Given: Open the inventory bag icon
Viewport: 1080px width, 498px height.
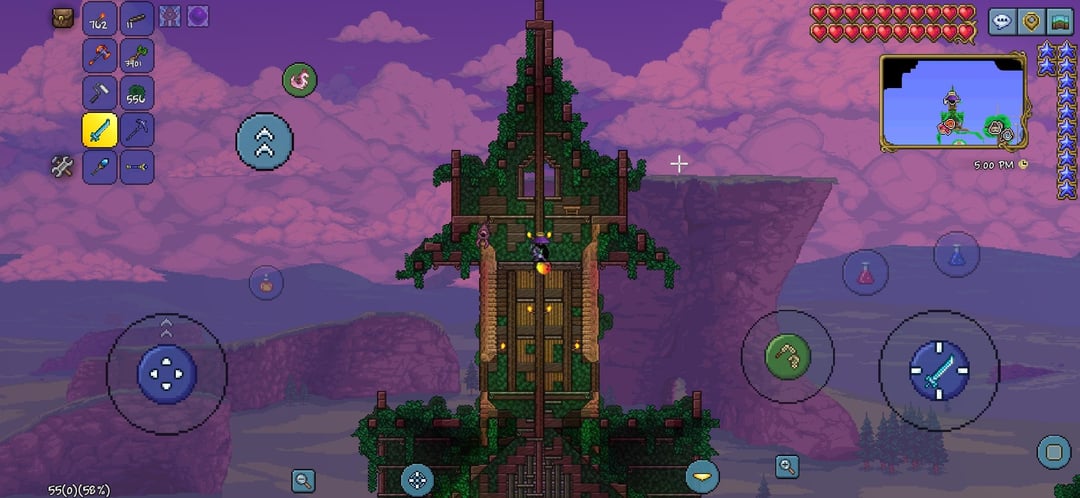Looking at the screenshot, I should (63, 18).
